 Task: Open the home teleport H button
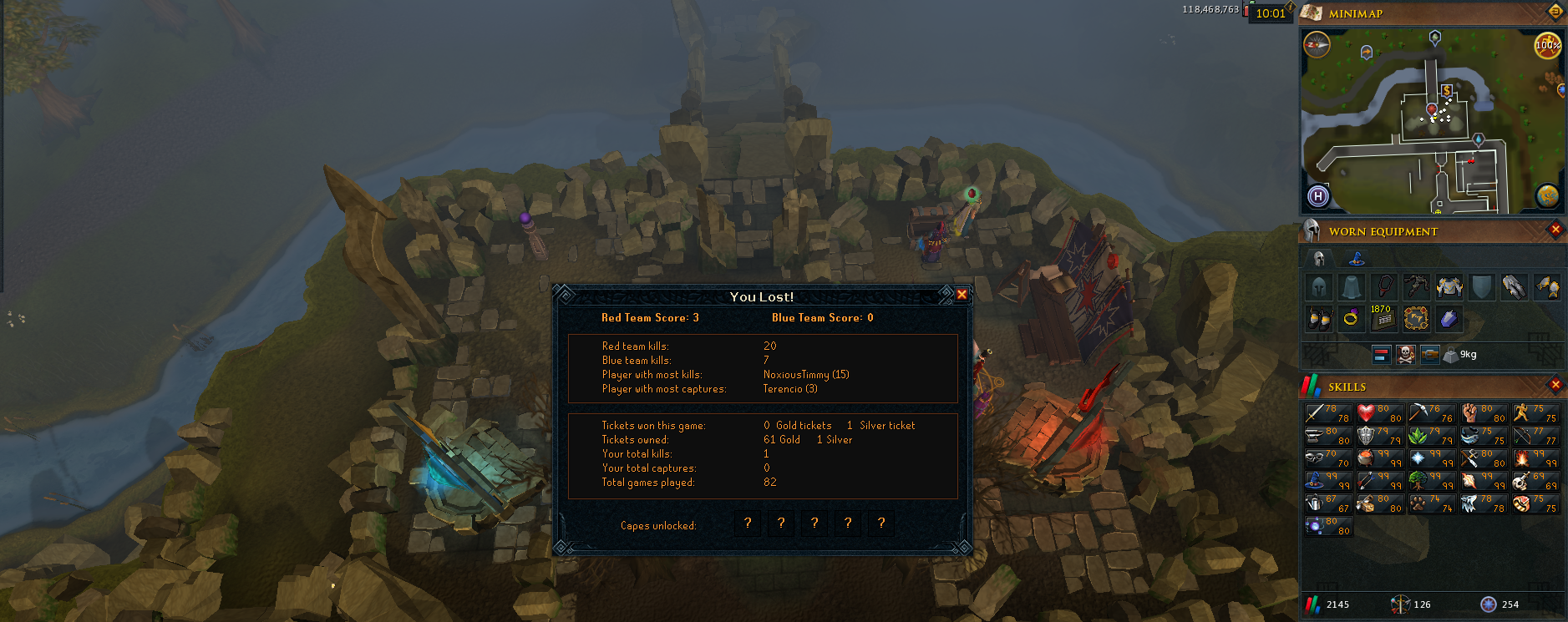pyautogui.click(x=1318, y=196)
